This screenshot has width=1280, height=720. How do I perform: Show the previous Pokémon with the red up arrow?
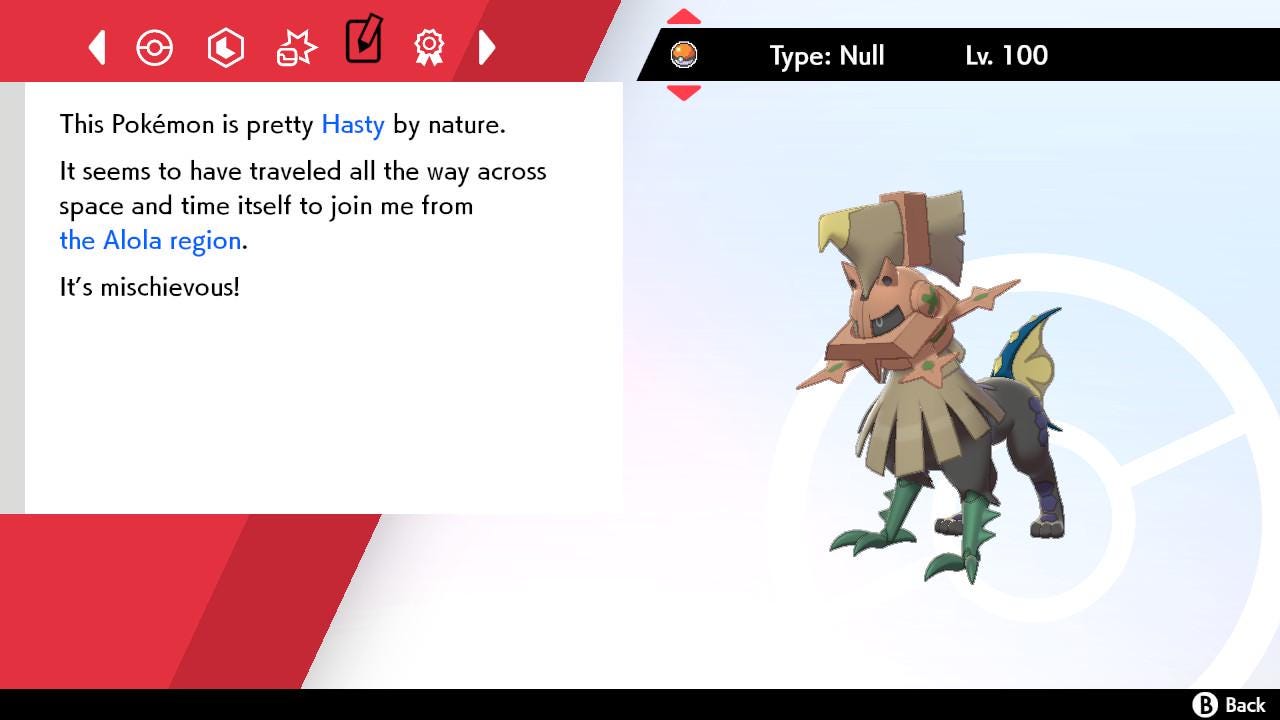(x=684, y=17)
